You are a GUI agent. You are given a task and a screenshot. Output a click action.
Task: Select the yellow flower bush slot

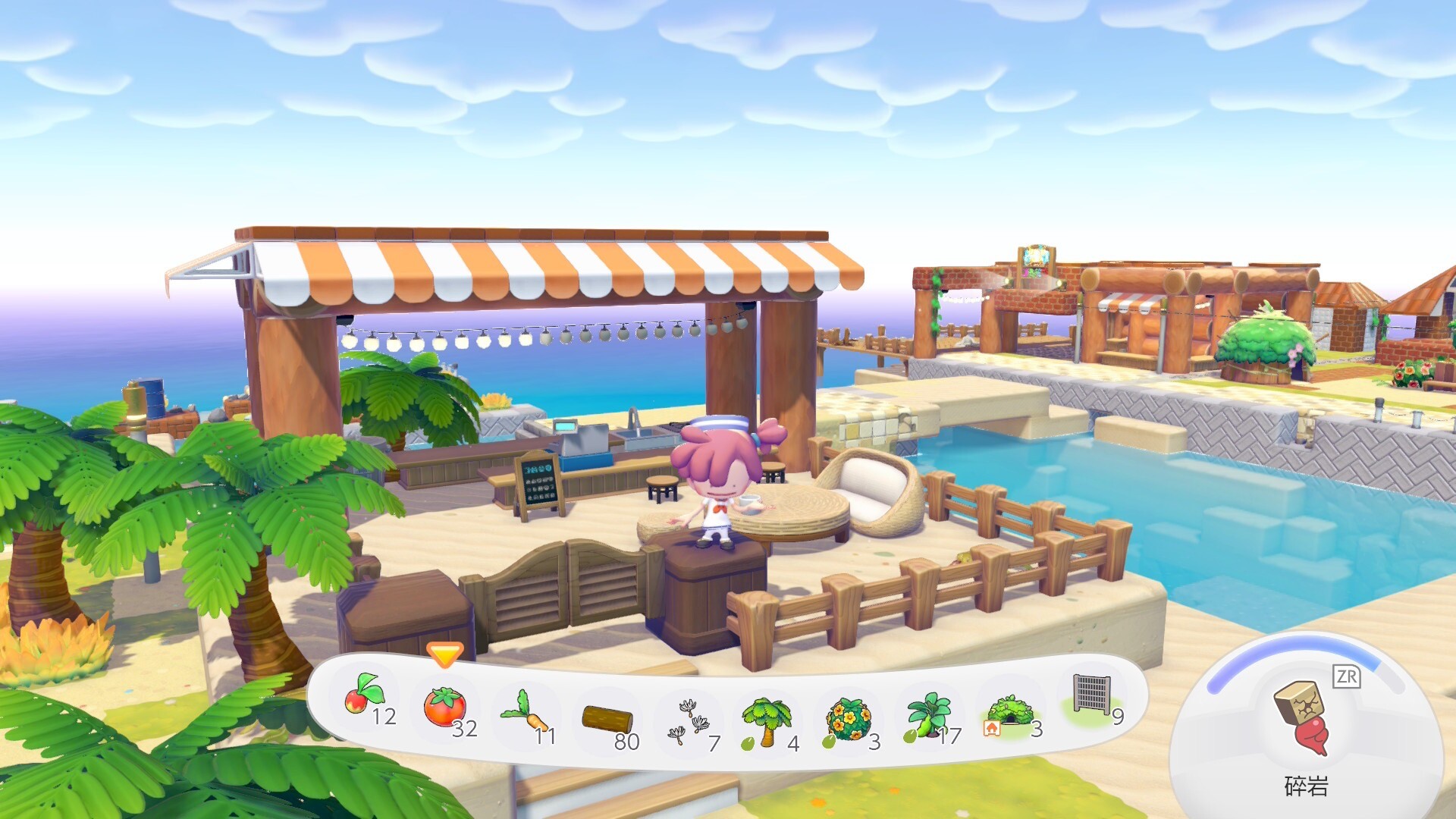tap(849, 719)
